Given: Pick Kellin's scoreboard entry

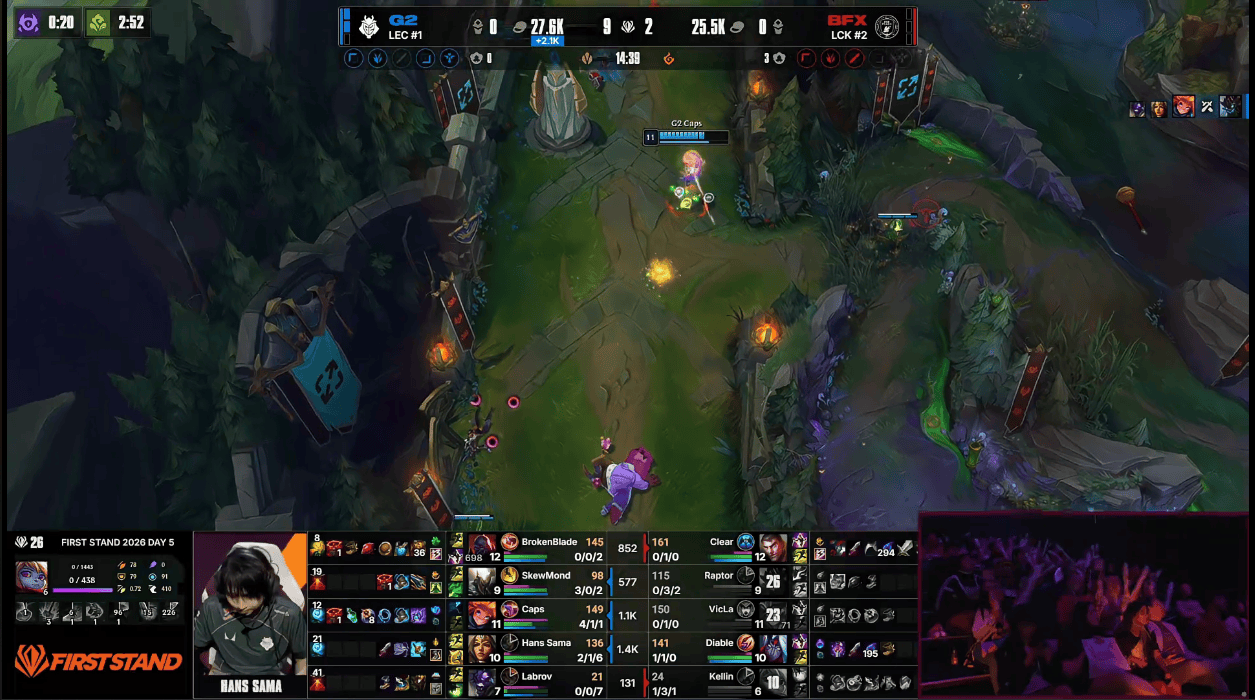Looking at the screenshot, I should pyautogui.click(x=721, y=677).
